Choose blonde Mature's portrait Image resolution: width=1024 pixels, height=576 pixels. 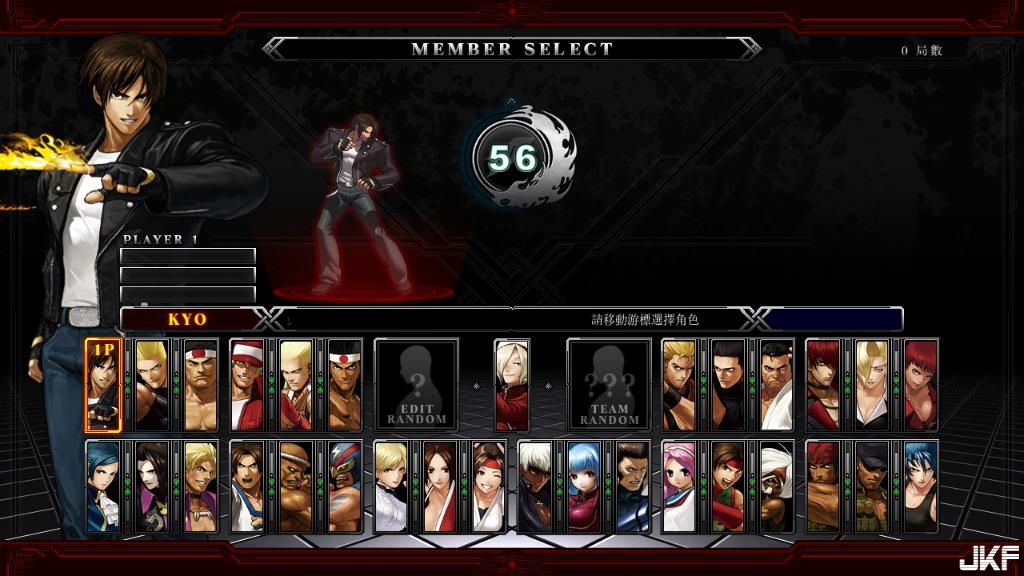coord(871,385)
